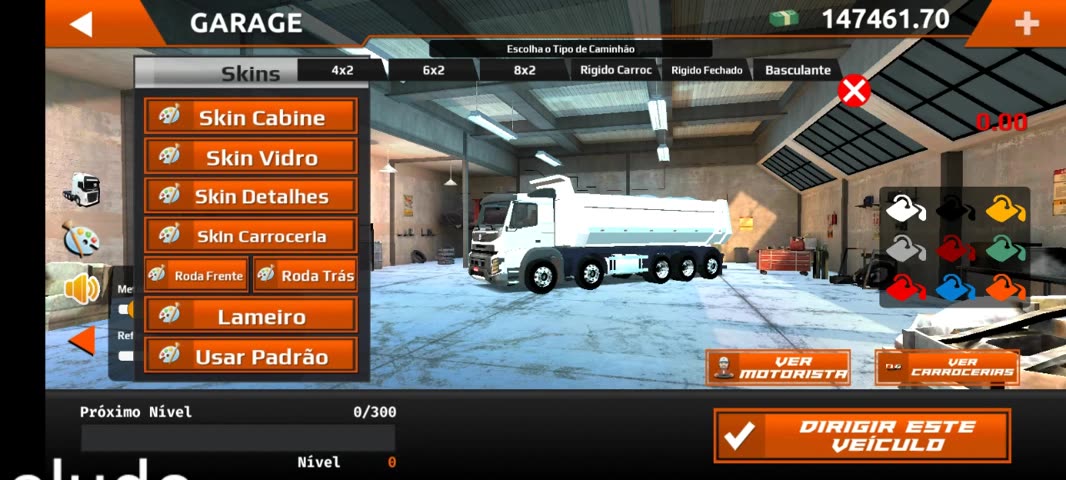Open Skin Carroceria customization
The height and width of the screenshot is (480, 1066).
point(251,236)
